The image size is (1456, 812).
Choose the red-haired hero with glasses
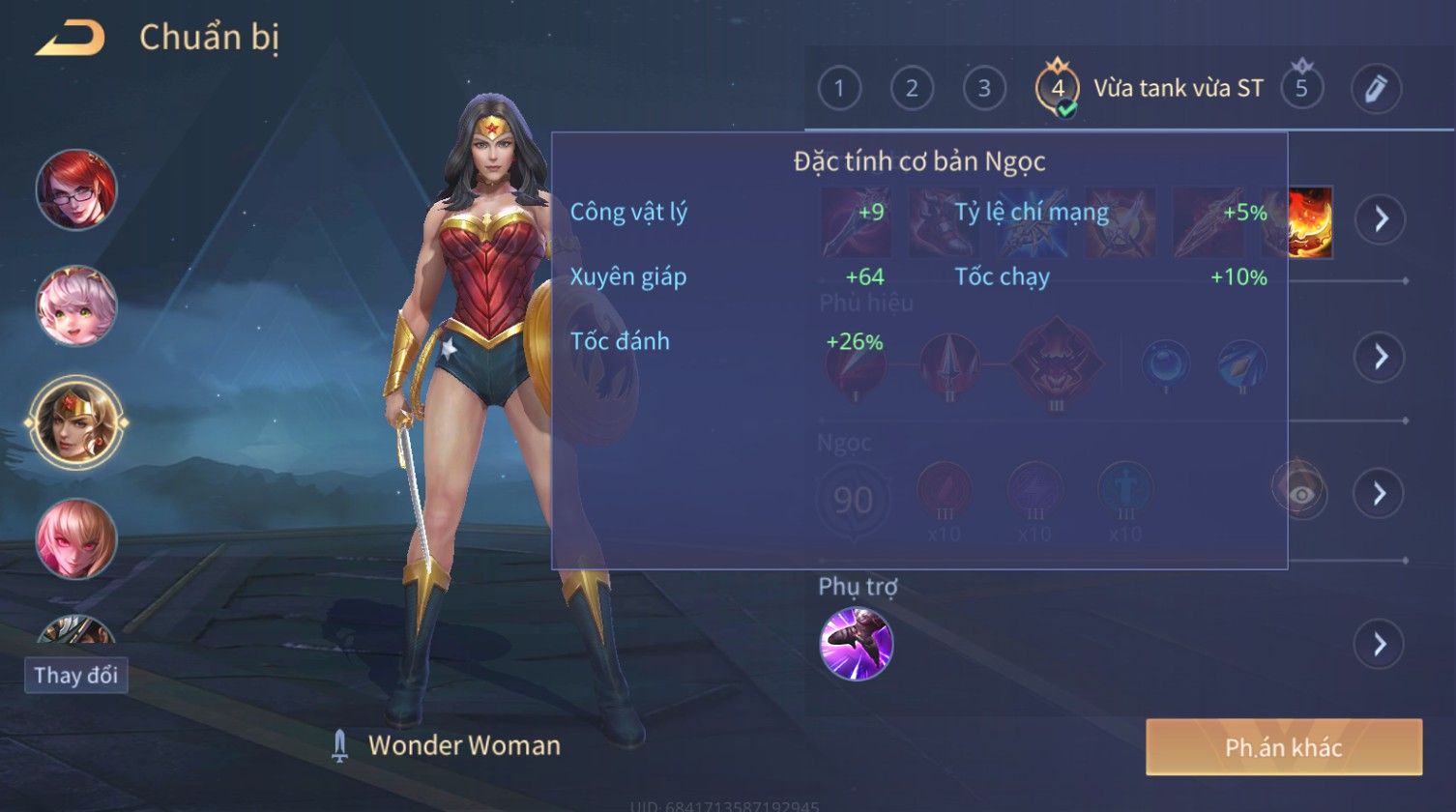(76, 189)
